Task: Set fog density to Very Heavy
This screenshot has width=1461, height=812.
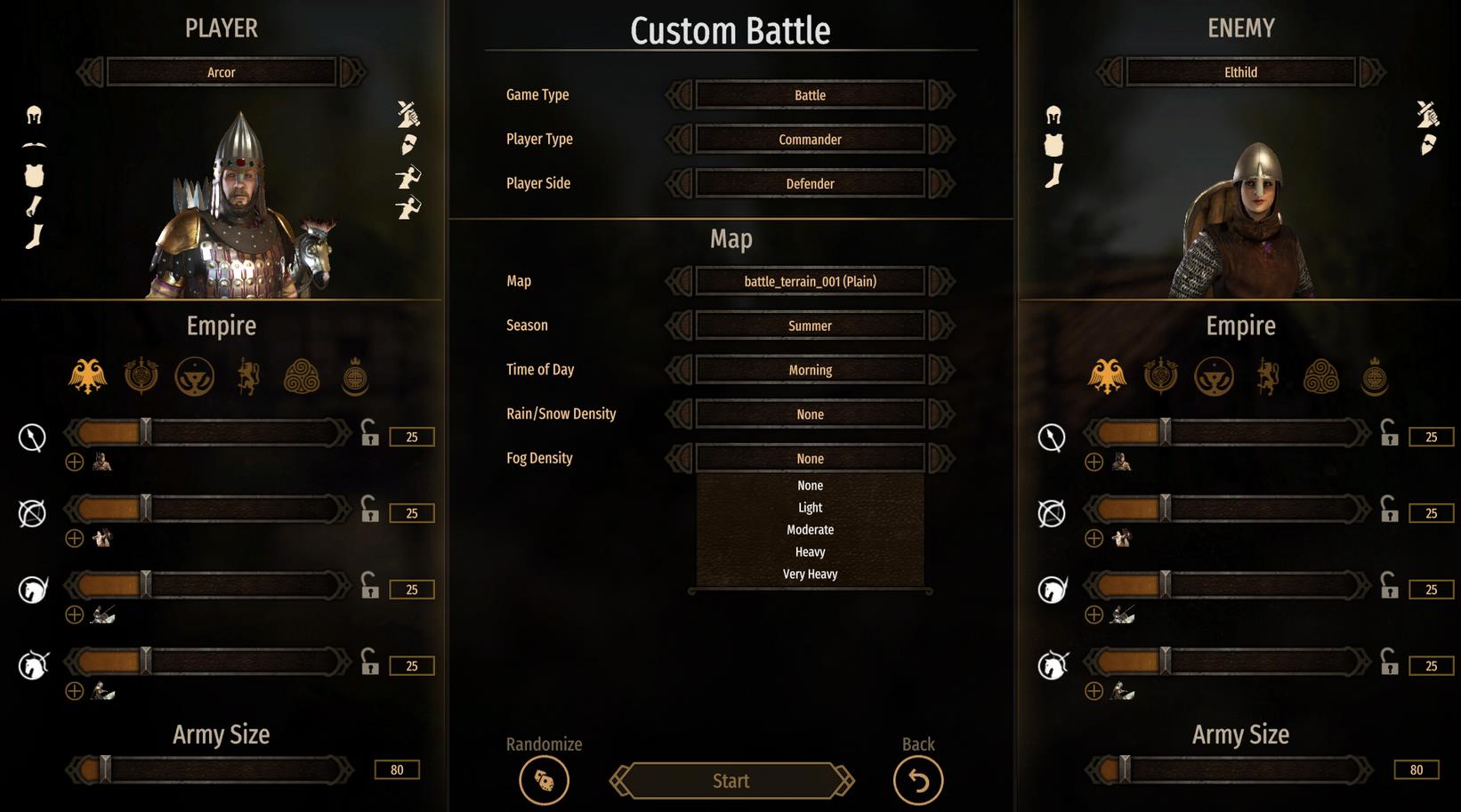Action: click(810, 575)
